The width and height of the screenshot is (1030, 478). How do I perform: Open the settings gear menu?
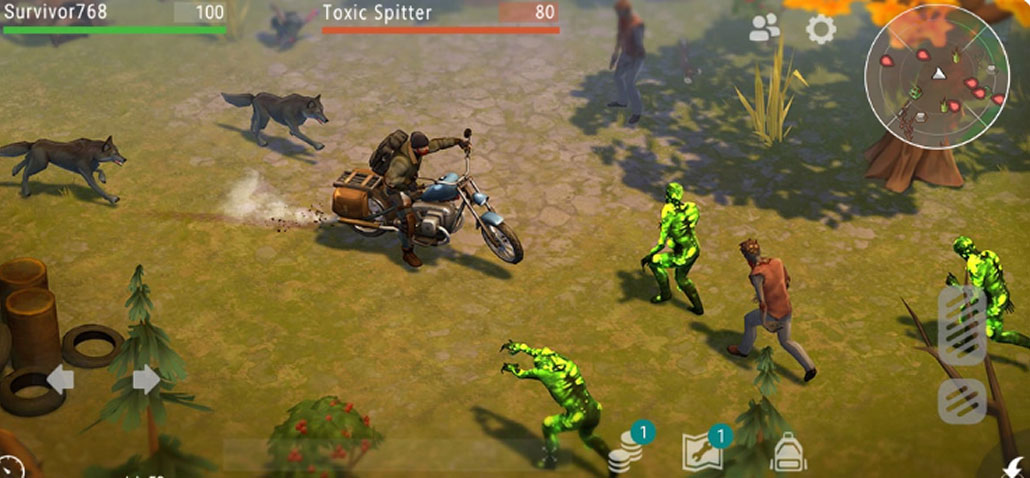click(x=821, y=29)
